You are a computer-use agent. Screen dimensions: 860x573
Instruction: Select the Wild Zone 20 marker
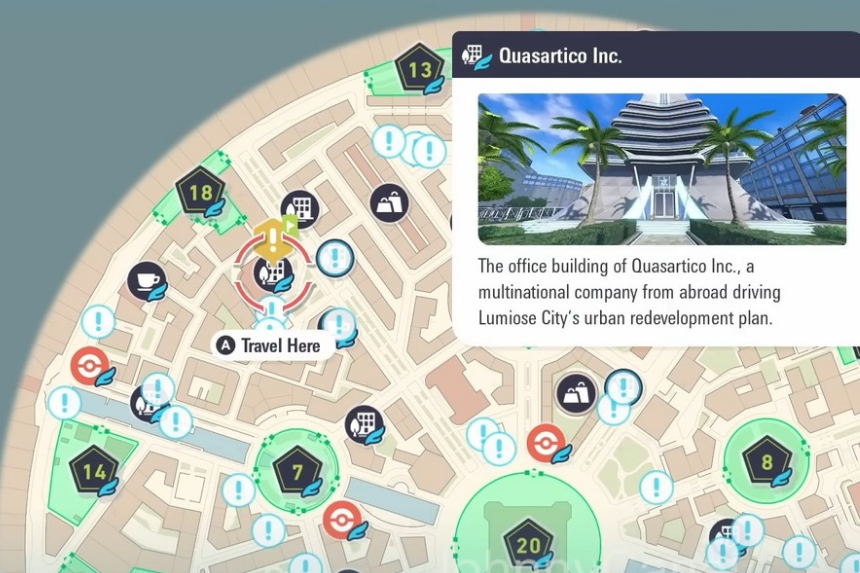click(x=528, y=545)
